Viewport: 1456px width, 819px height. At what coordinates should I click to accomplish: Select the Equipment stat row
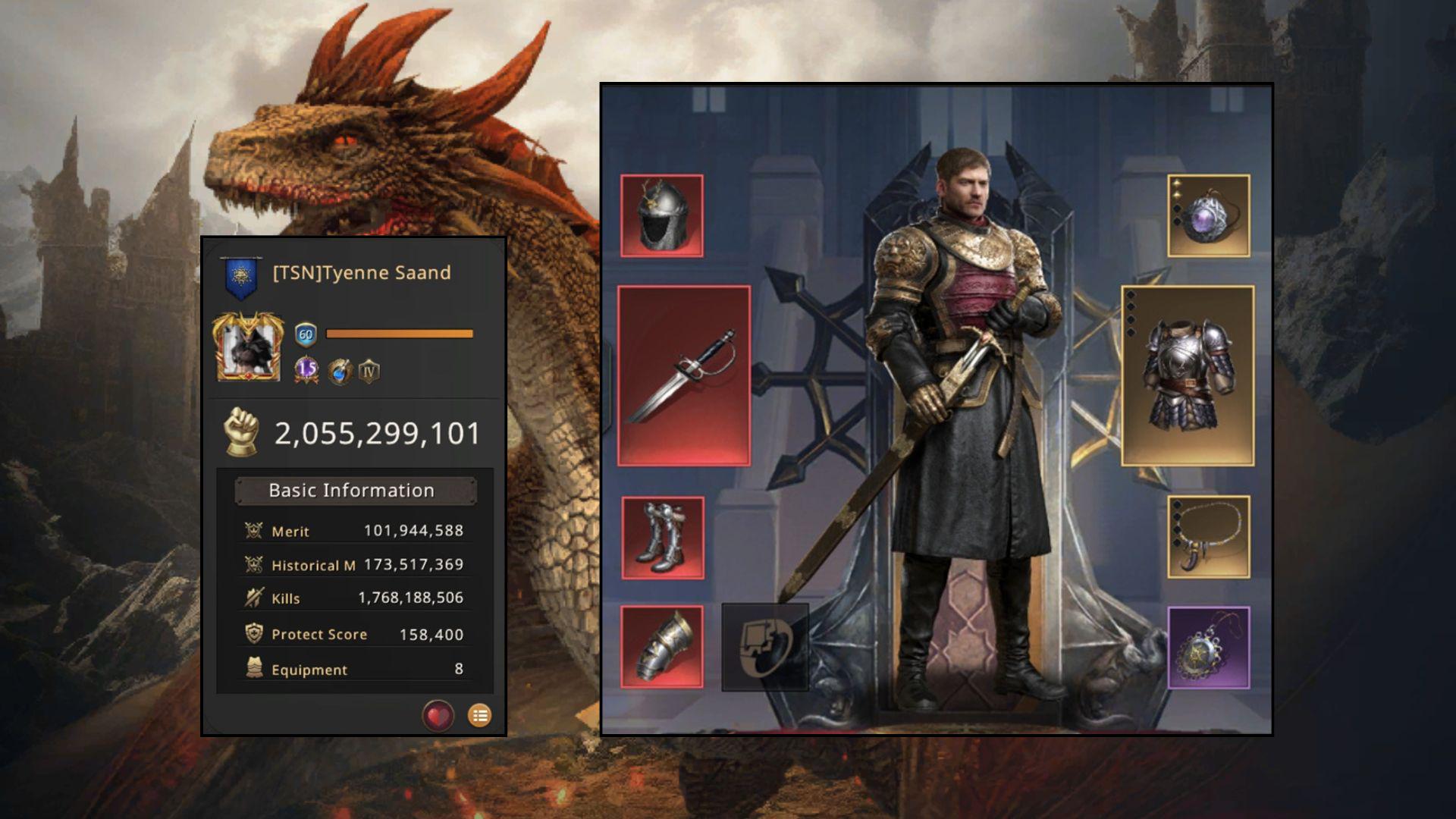354,669
